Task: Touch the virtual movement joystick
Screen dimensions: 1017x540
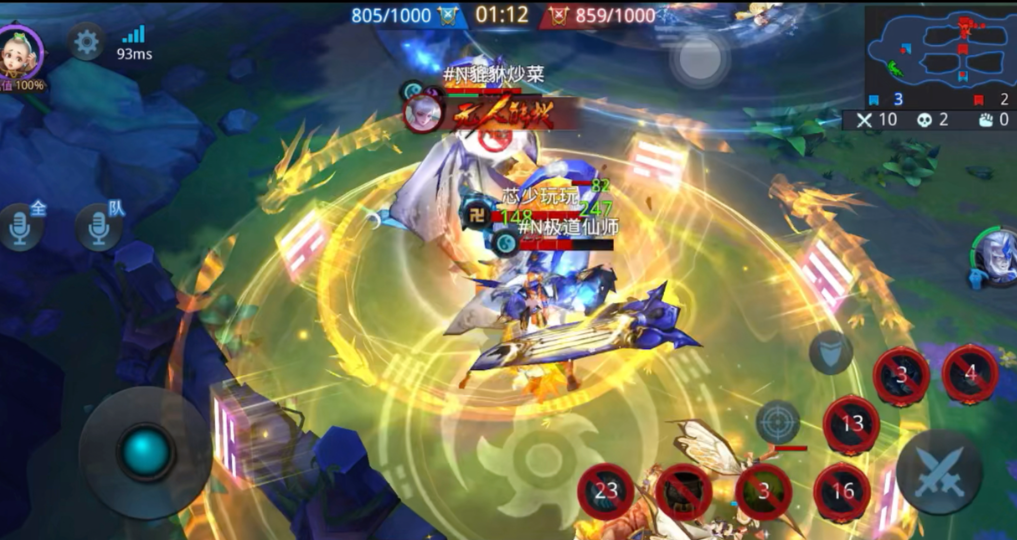Action: 145,452
